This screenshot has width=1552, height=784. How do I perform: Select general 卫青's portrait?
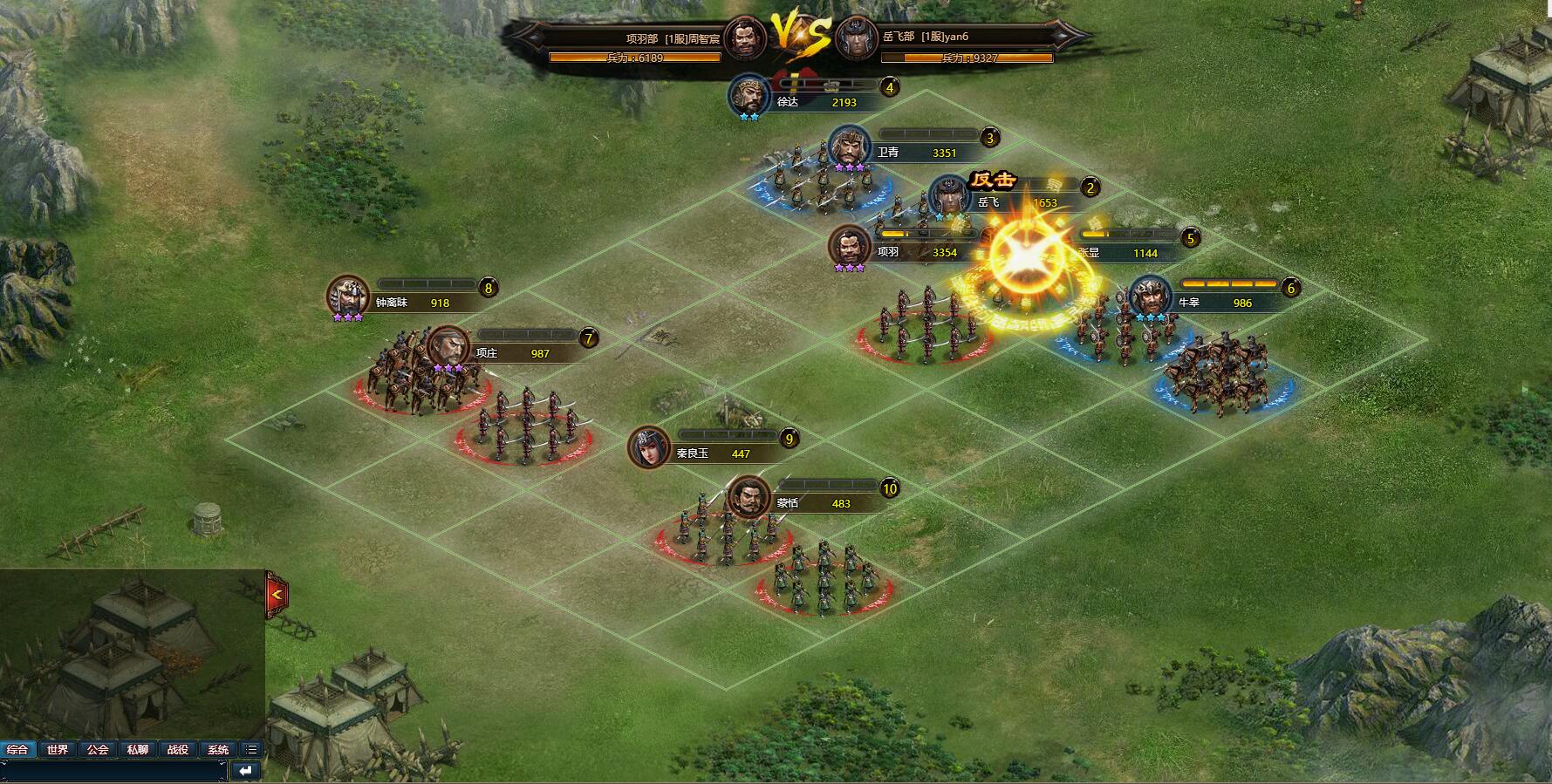849,146
